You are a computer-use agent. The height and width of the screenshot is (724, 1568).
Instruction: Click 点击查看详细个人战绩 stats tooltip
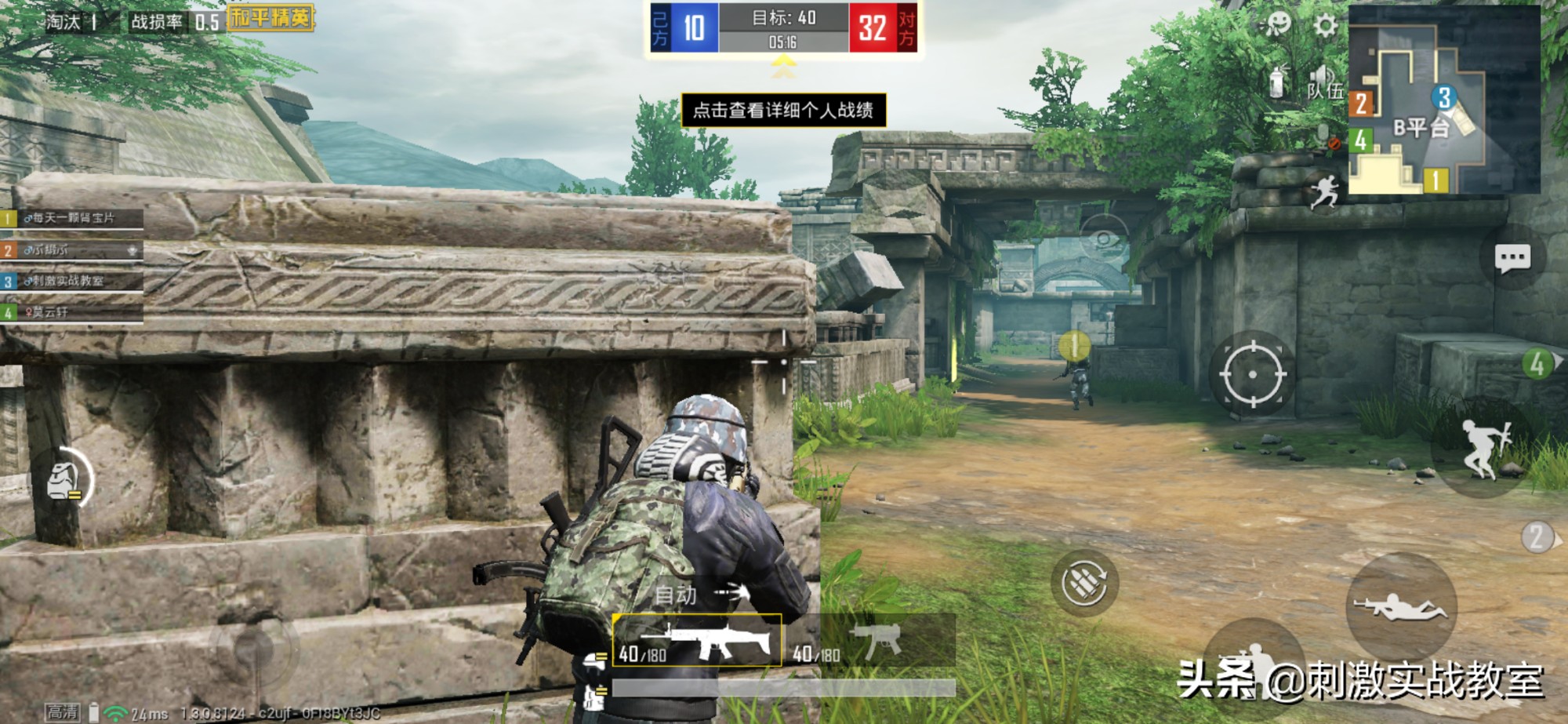point(783,110)
